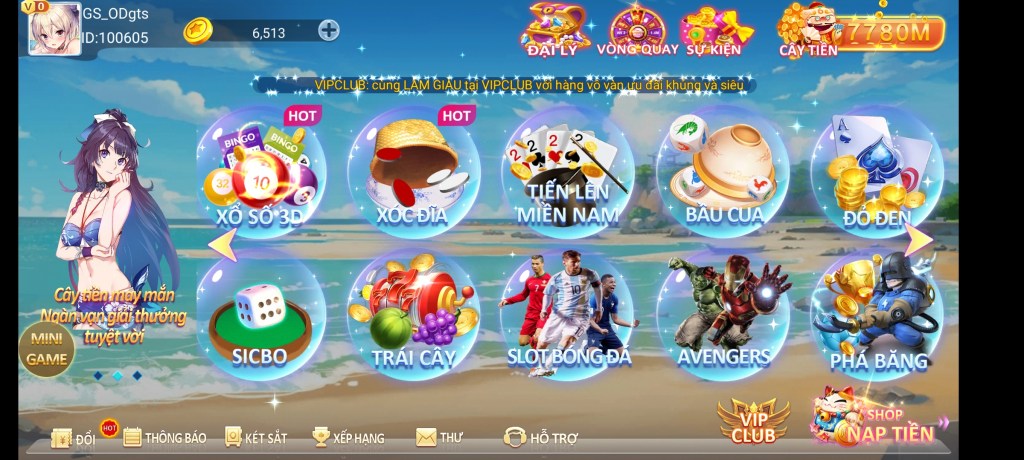This screenshot has width=1024, height=460.
Task: Open the Xổ Số 3D lottery game
Action: (260, 173)
